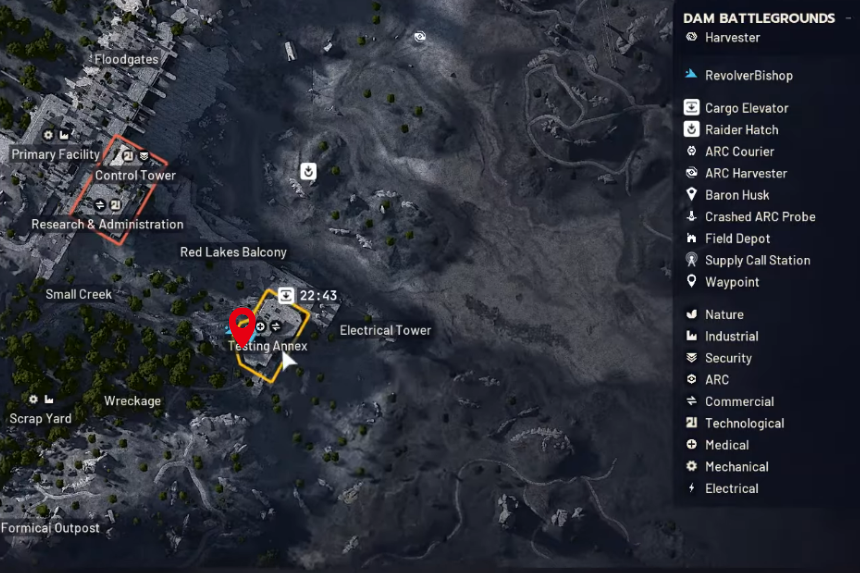Toggle the Raider Hatch legend entry

click(x=741, y=130)
